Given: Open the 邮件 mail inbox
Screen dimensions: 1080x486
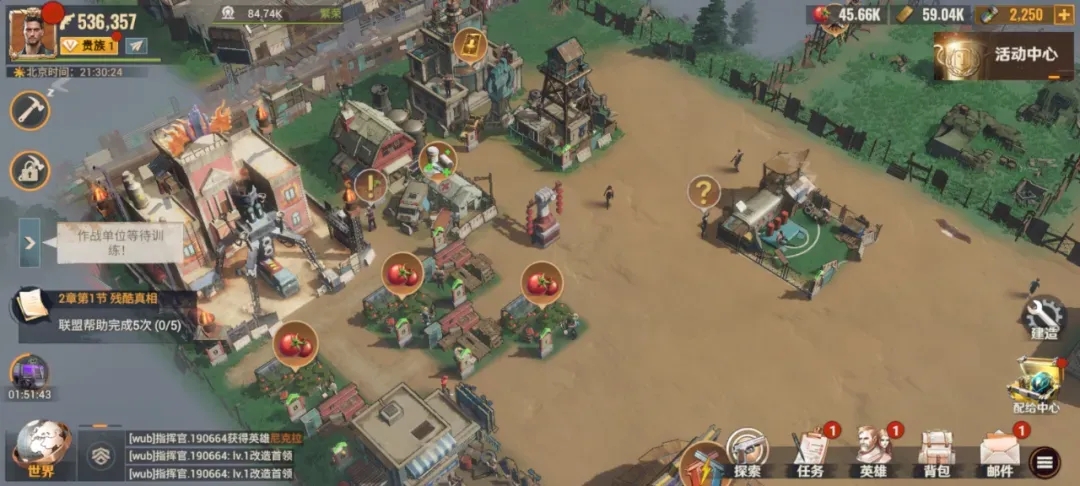Looking at the screenshot, I should pyautogui.click(x=999, y=452).
